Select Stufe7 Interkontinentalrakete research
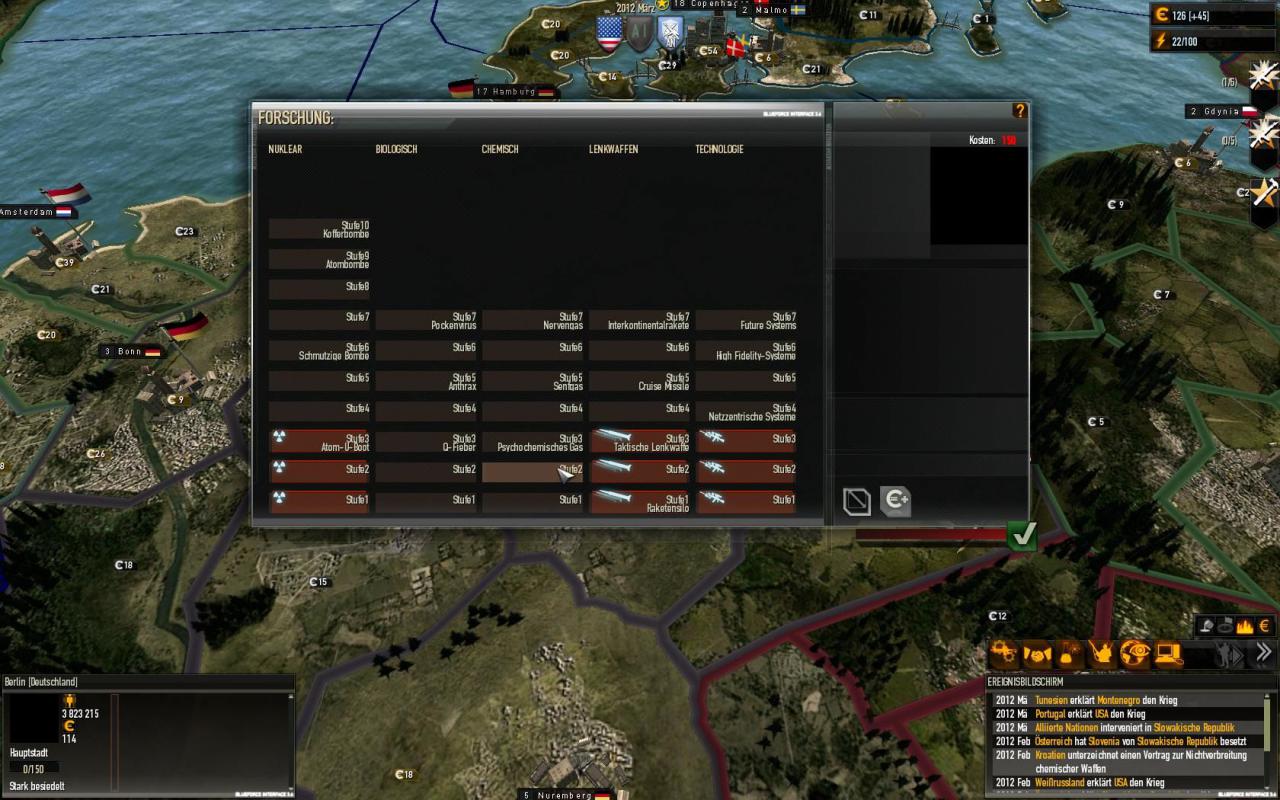The image size is (1280, 800). click(640, 321)
